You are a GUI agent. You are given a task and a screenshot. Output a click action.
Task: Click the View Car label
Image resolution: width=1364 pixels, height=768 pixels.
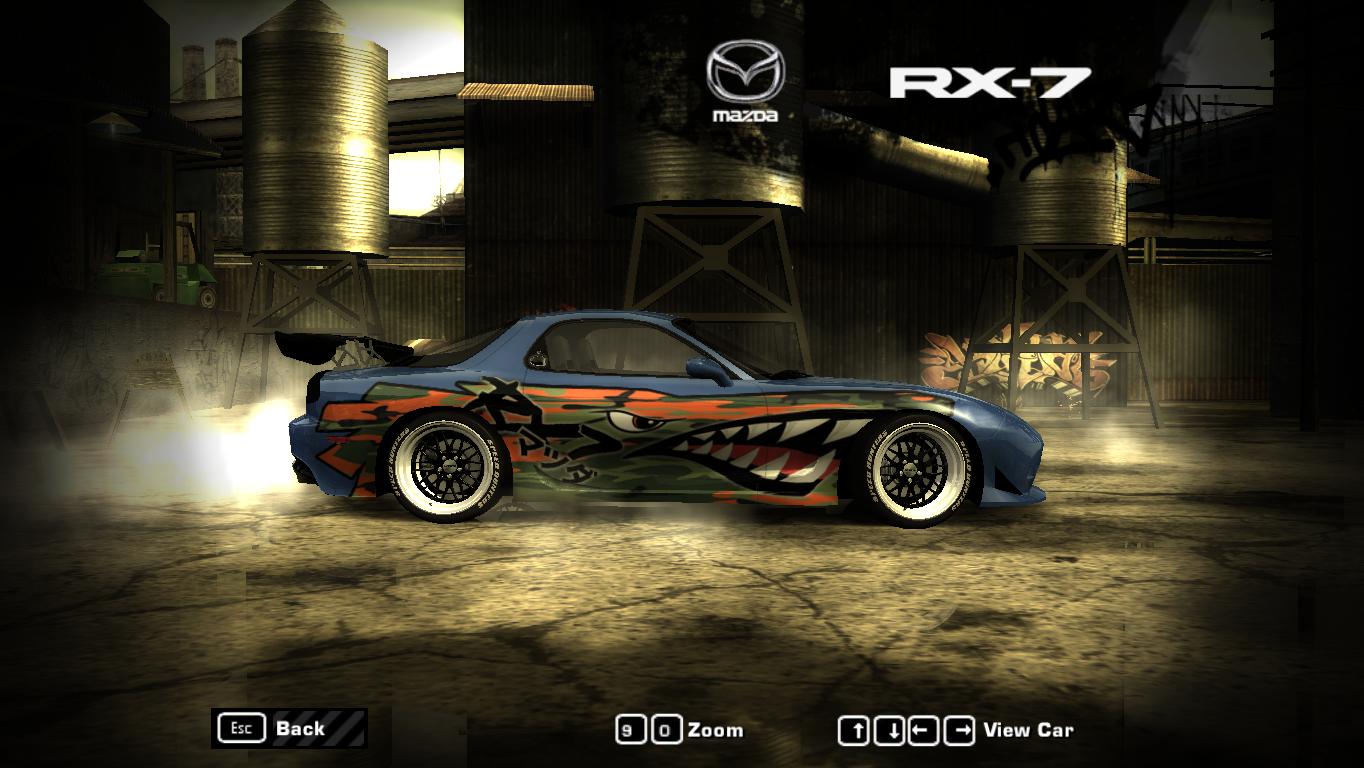pos(1031,730)
